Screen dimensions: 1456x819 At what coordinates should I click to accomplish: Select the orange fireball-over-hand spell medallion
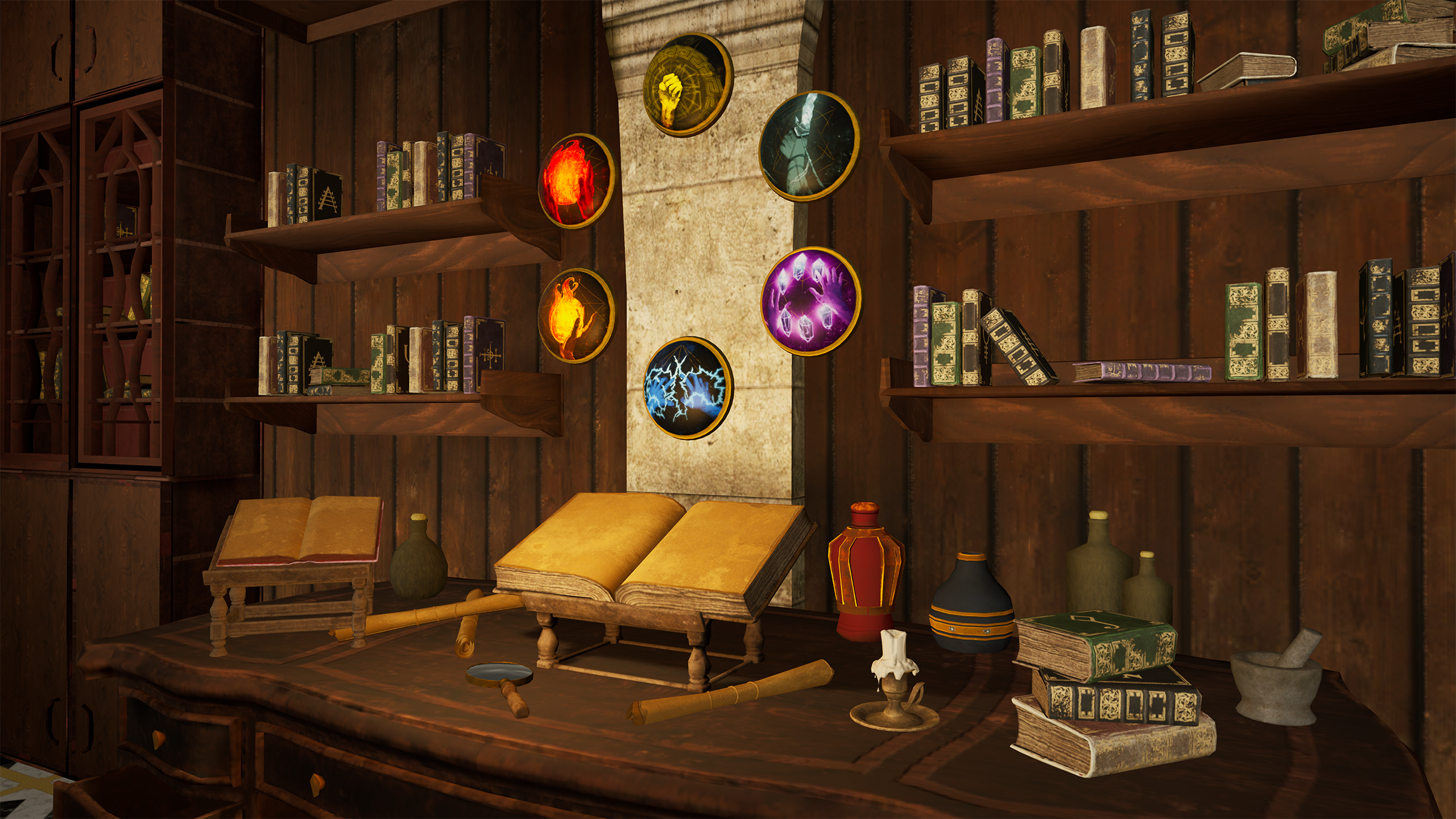coord(576,316)
